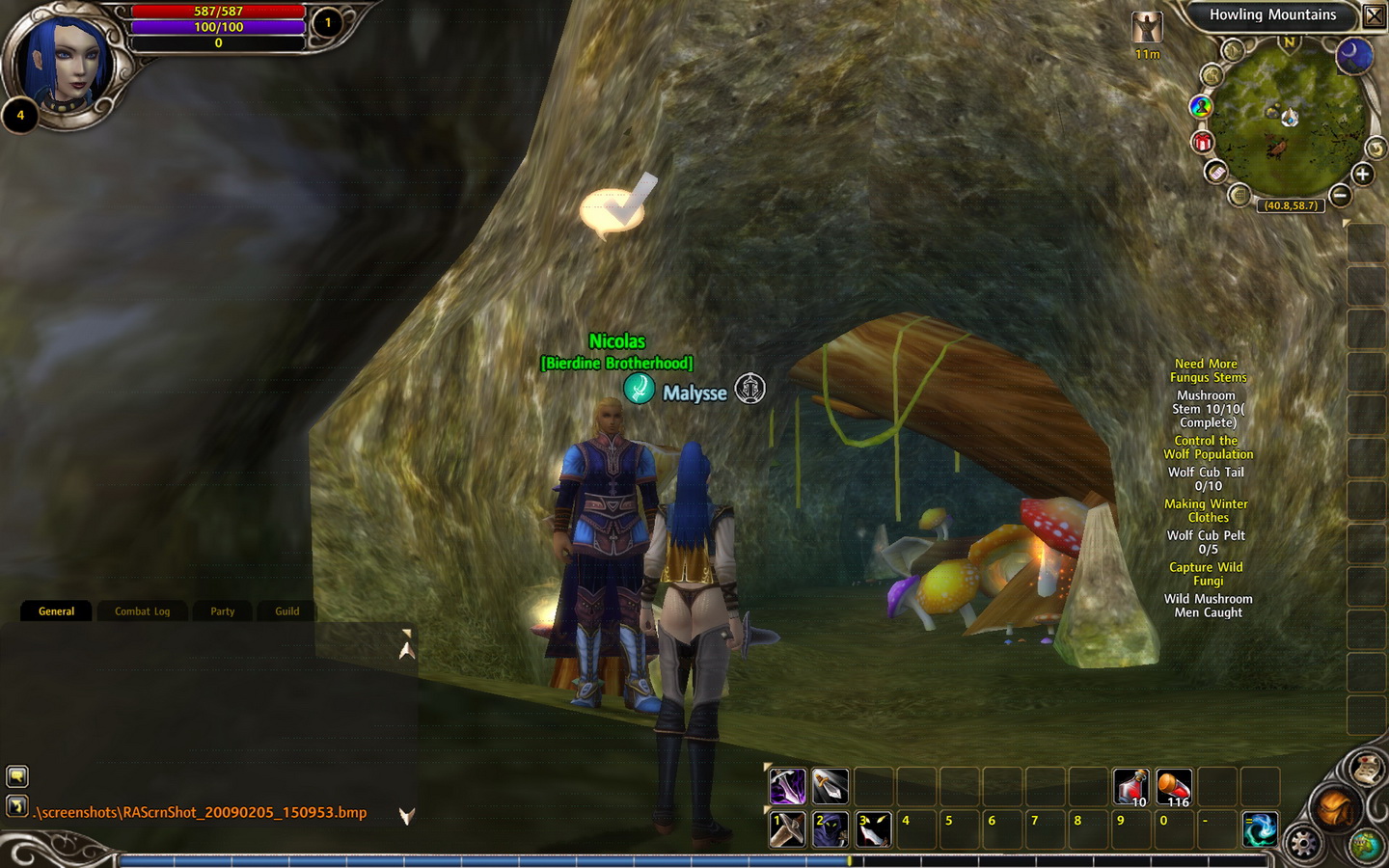This screenshot has height=868, width=1389.
Task: Open the backpack inventory button
Action: pos(1335,807)
